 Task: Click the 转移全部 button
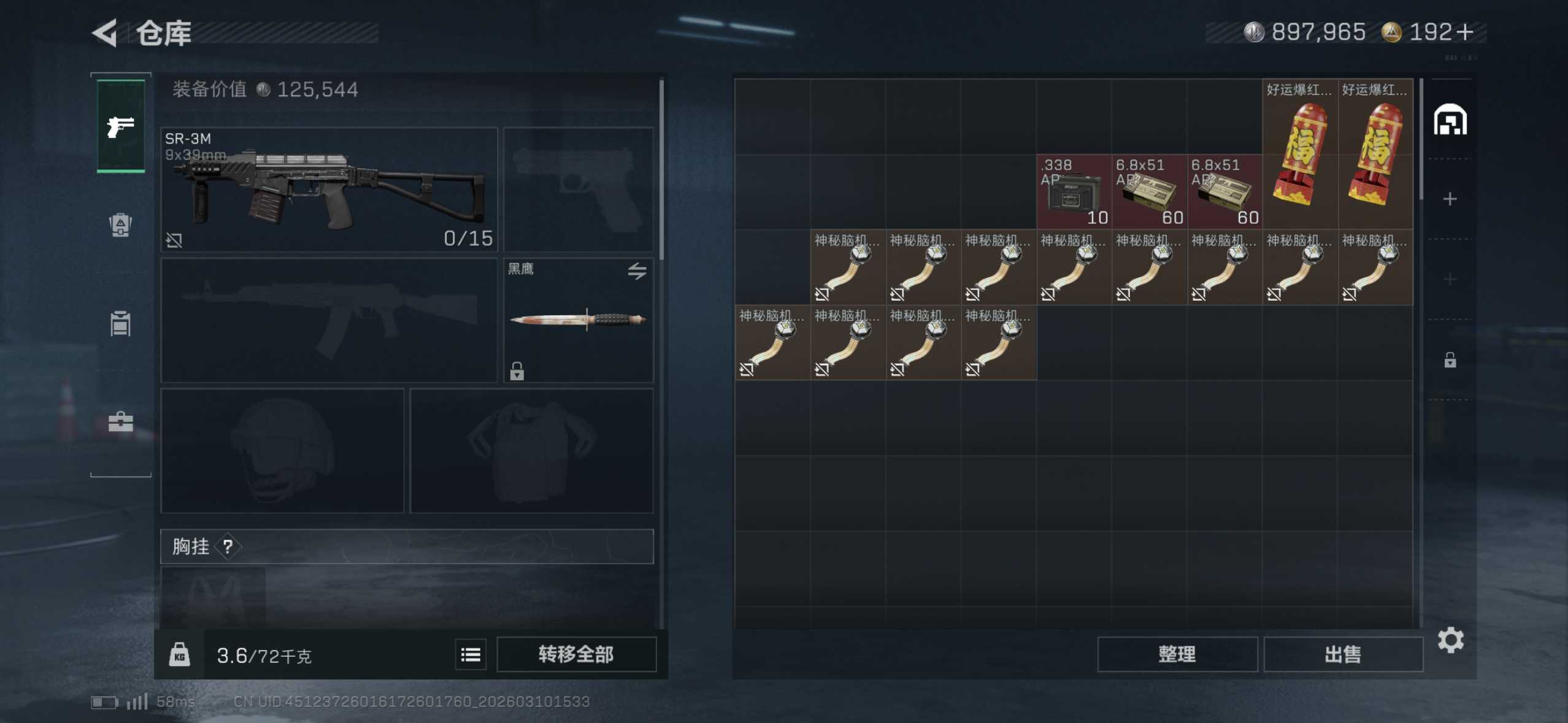(x=576, y=654)
